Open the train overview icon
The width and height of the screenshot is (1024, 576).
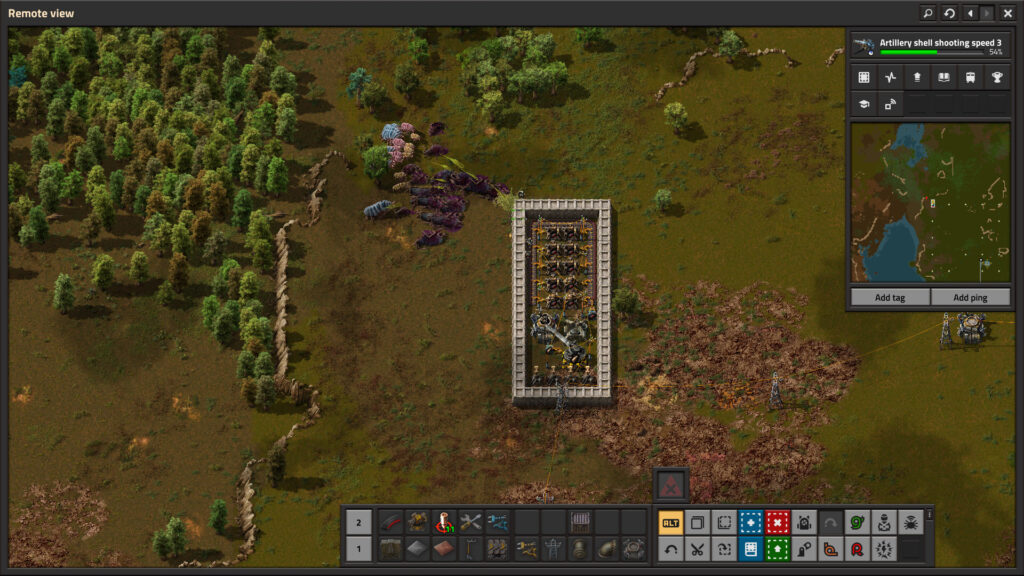(969, 77)
